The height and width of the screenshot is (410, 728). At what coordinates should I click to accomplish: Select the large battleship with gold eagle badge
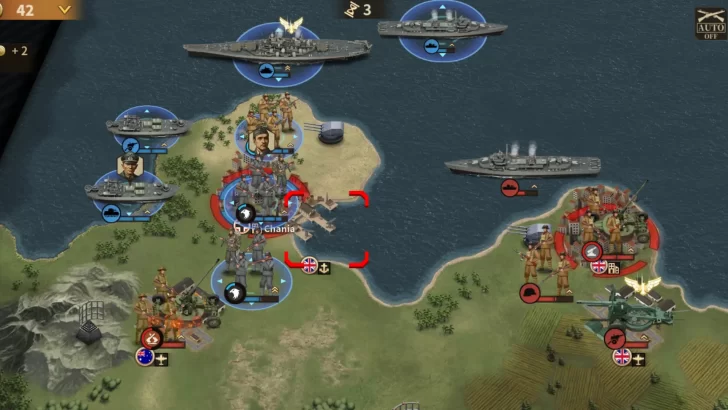pos(276,46)
